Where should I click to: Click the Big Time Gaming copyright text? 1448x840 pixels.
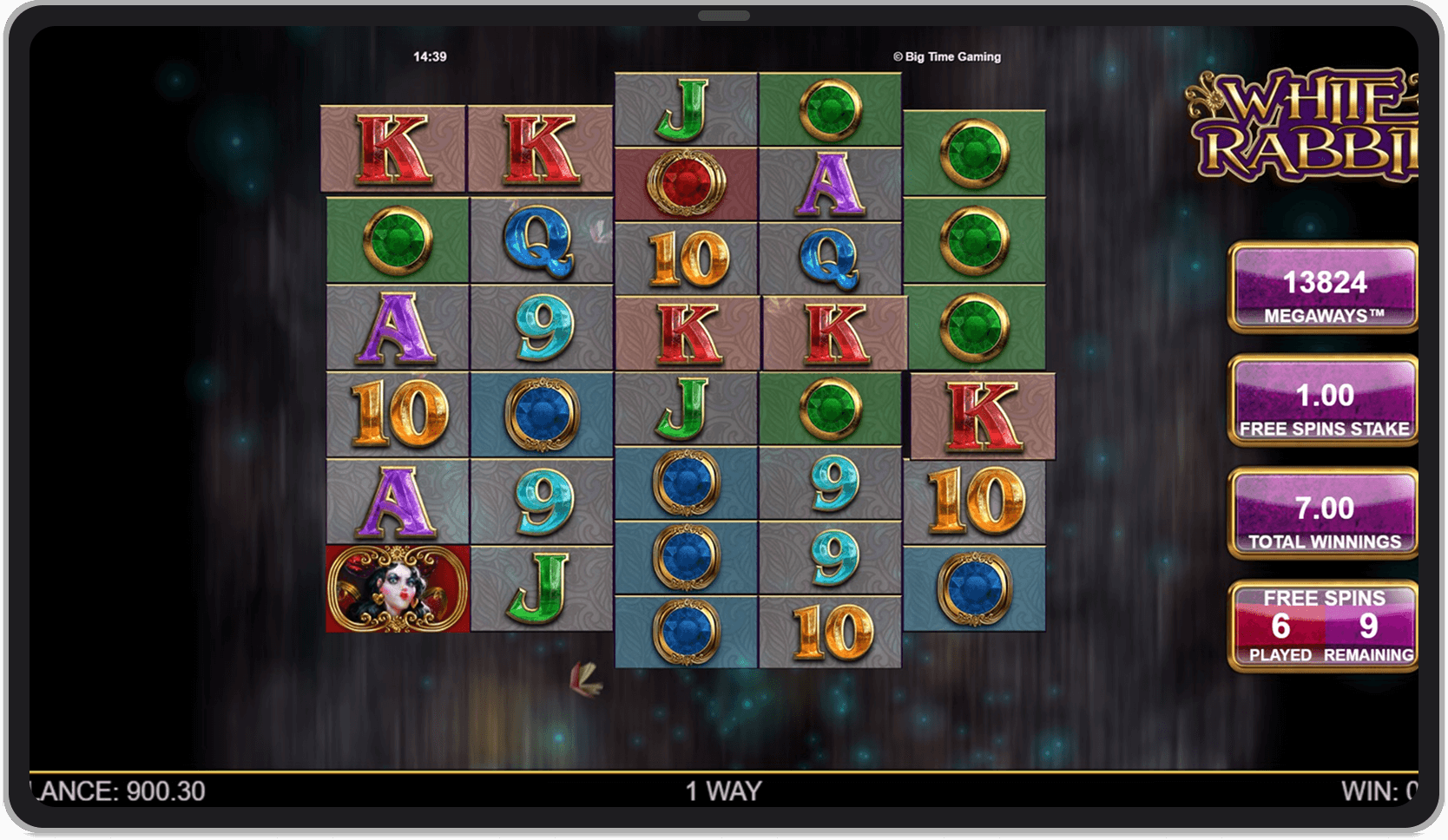coord(946,56)
